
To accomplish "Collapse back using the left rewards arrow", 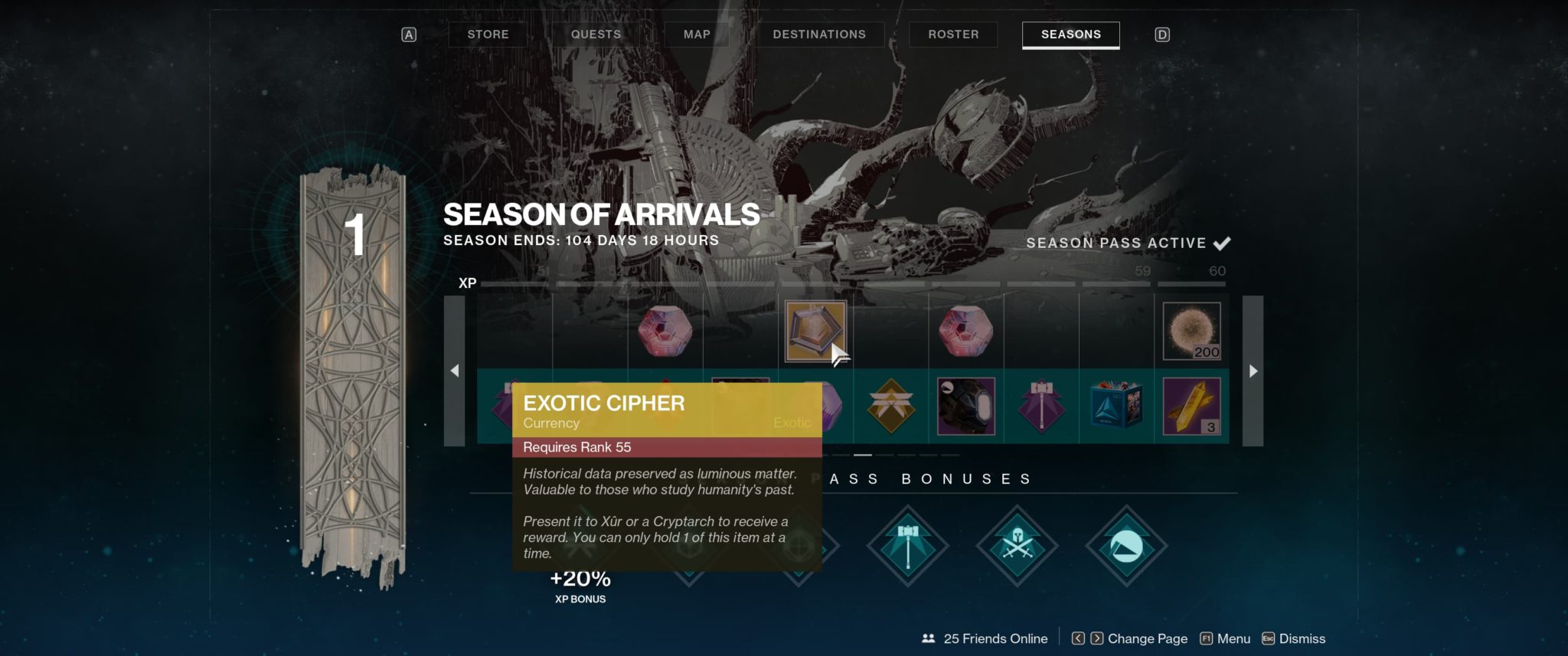I will pyautogui.click(x=456, y=370).
